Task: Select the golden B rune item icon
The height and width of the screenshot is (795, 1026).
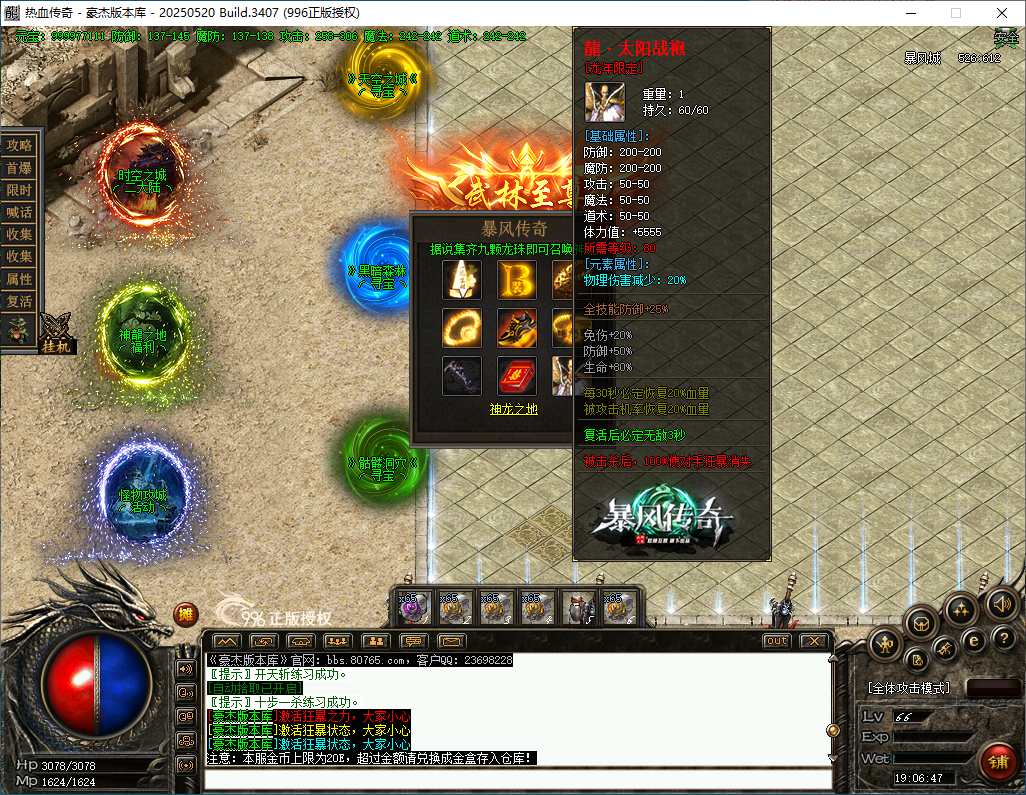Action: pyautogui.click(x=516, y=279)
